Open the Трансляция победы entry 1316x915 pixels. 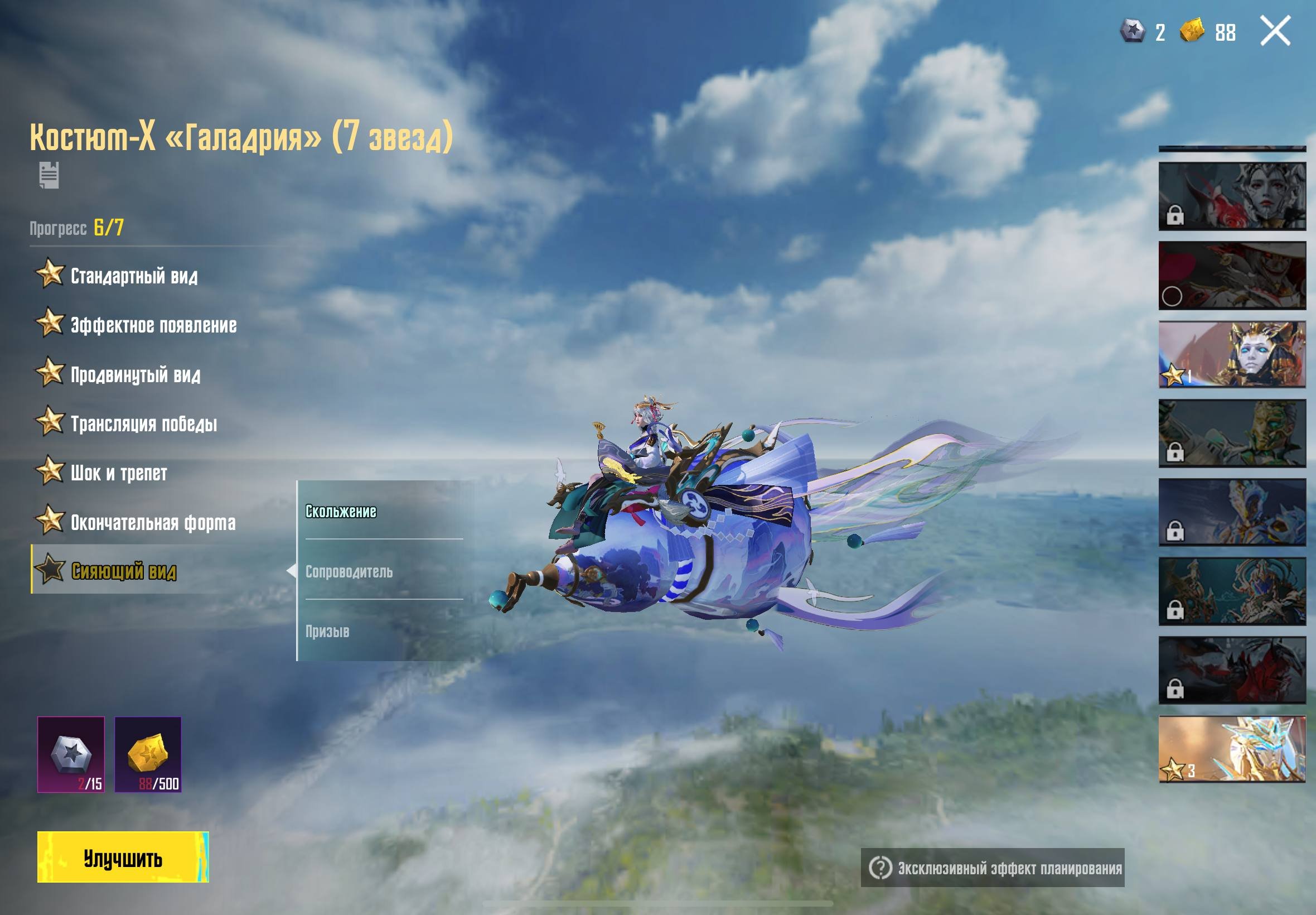[143, 423]
